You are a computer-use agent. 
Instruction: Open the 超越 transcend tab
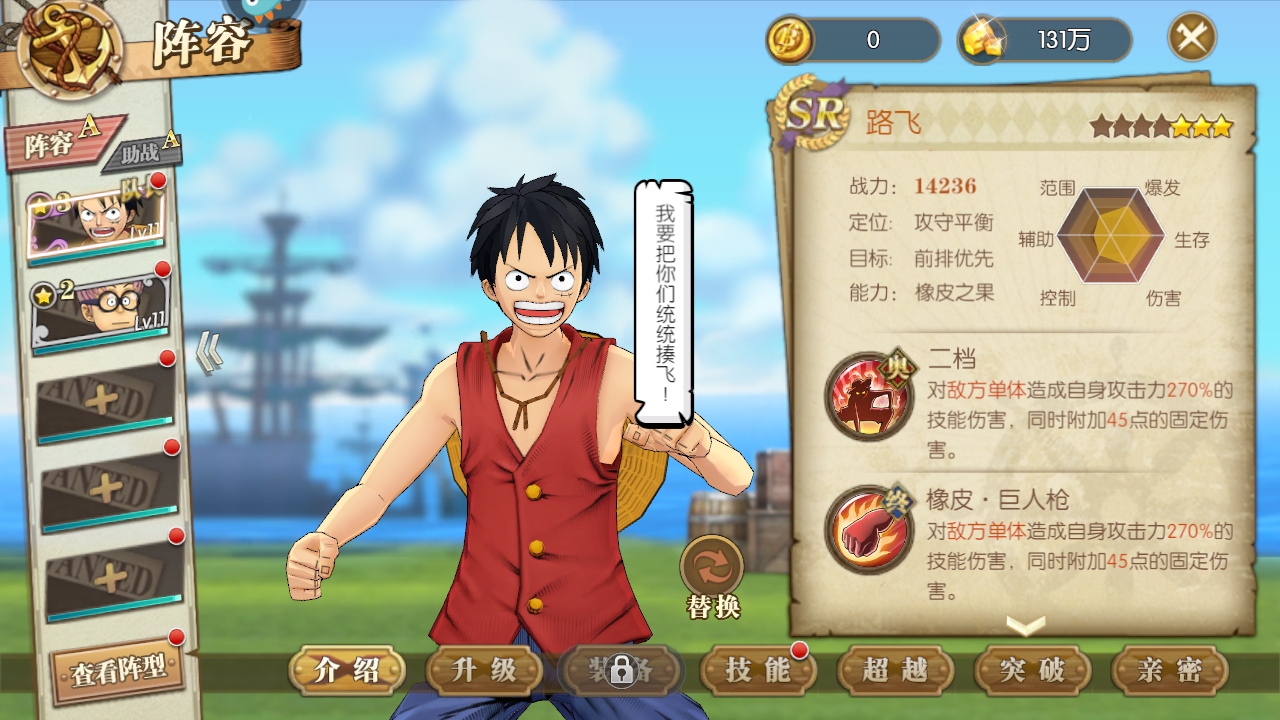point(895,670)
